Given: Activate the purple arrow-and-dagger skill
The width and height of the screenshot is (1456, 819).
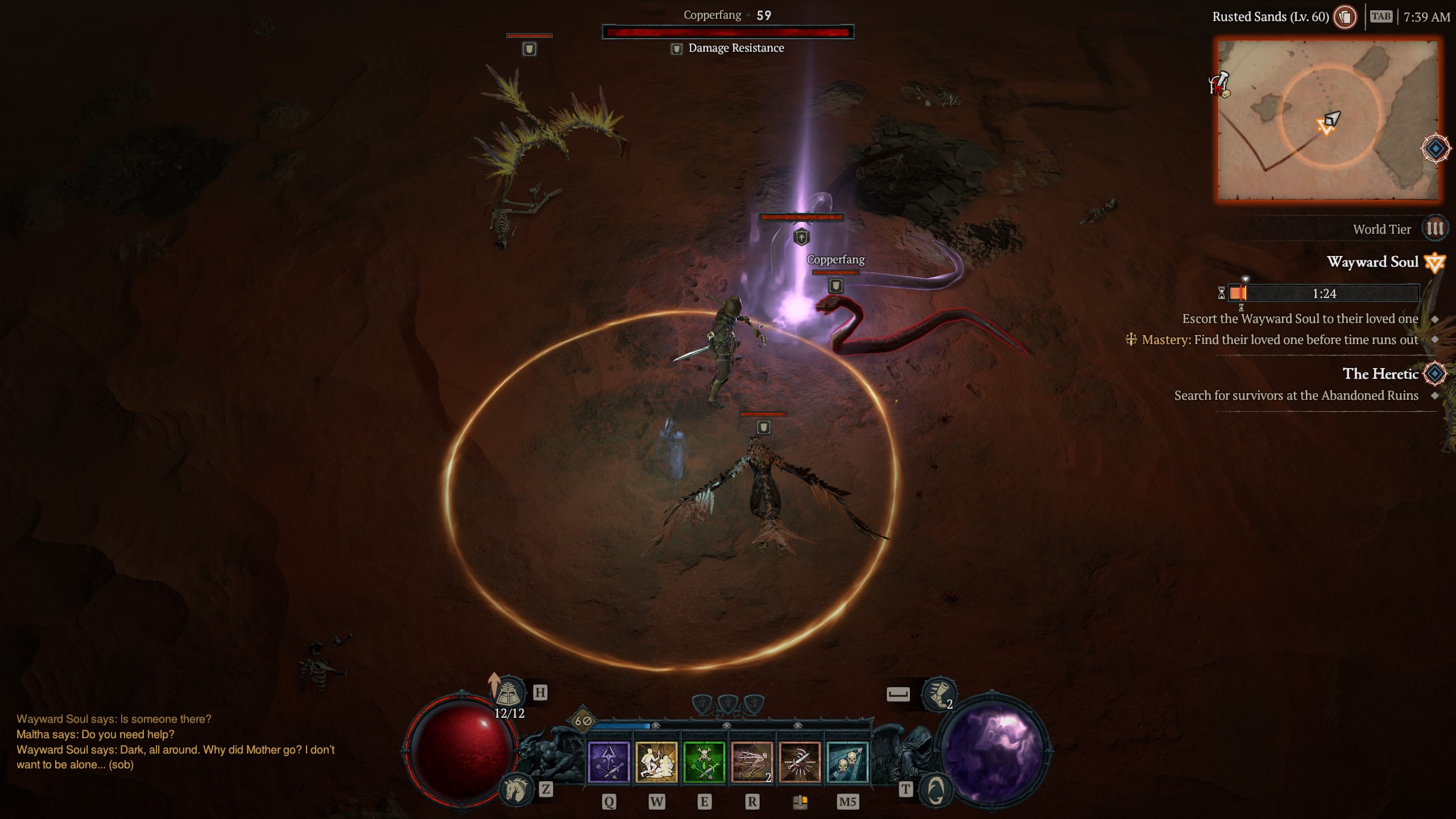Looking at the screenshot, I should click(609, 762).
